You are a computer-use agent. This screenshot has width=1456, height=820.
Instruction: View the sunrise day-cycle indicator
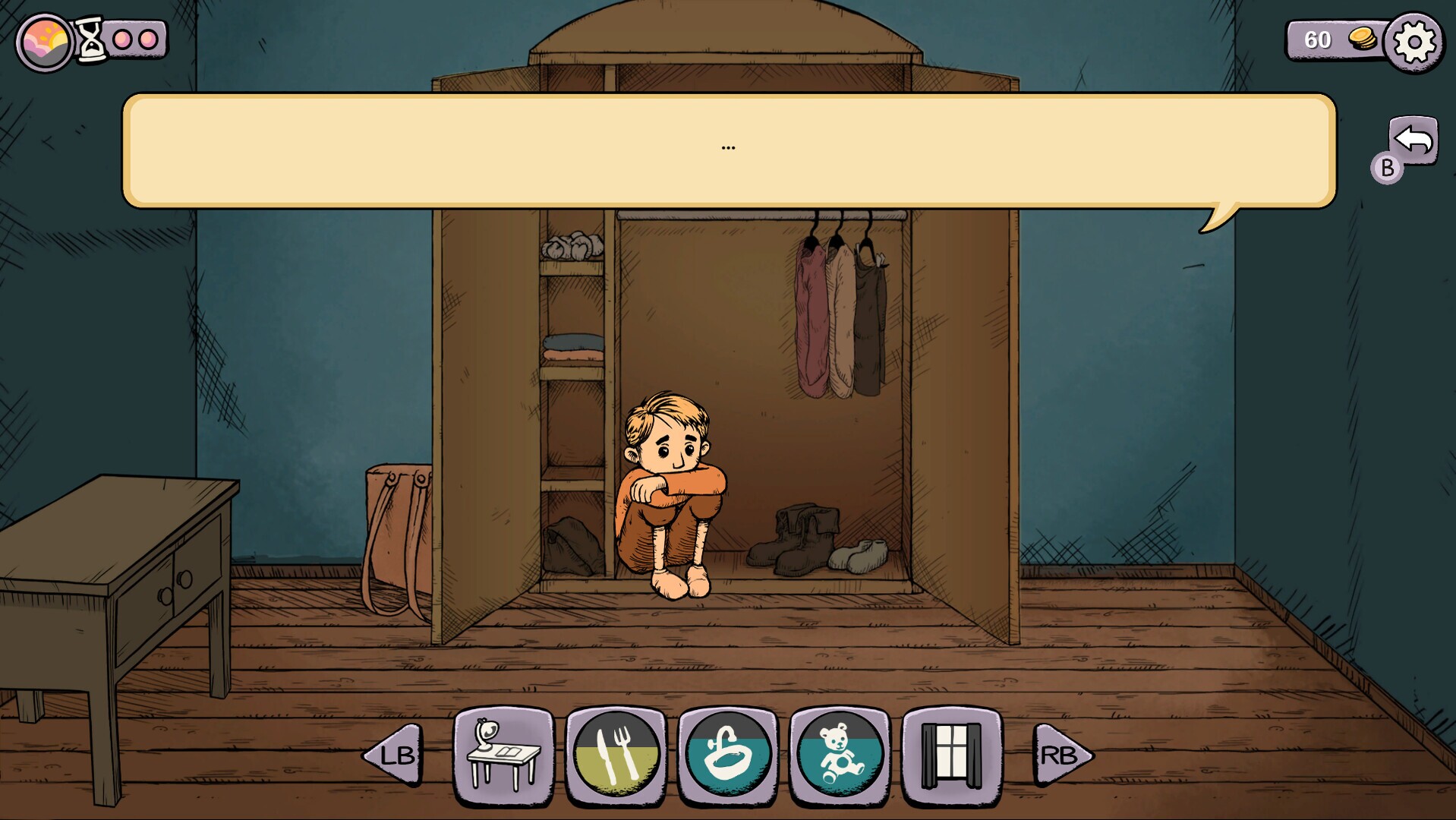point(43,36)
